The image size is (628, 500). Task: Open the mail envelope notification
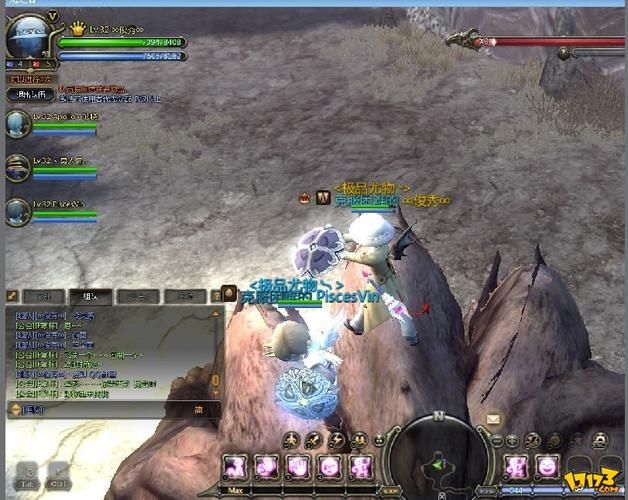tap(494, 419)
